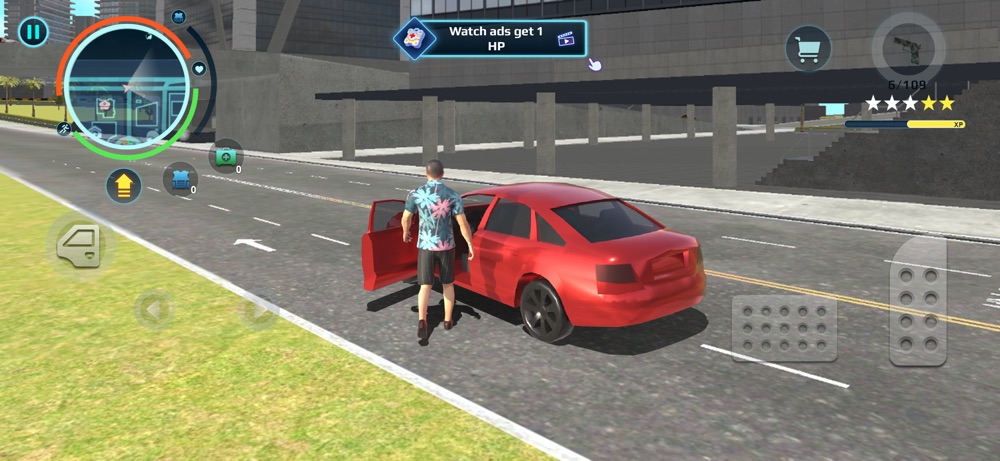1000x461 pixels.
Task: Open the circular minimap
Action: (127, 88)
